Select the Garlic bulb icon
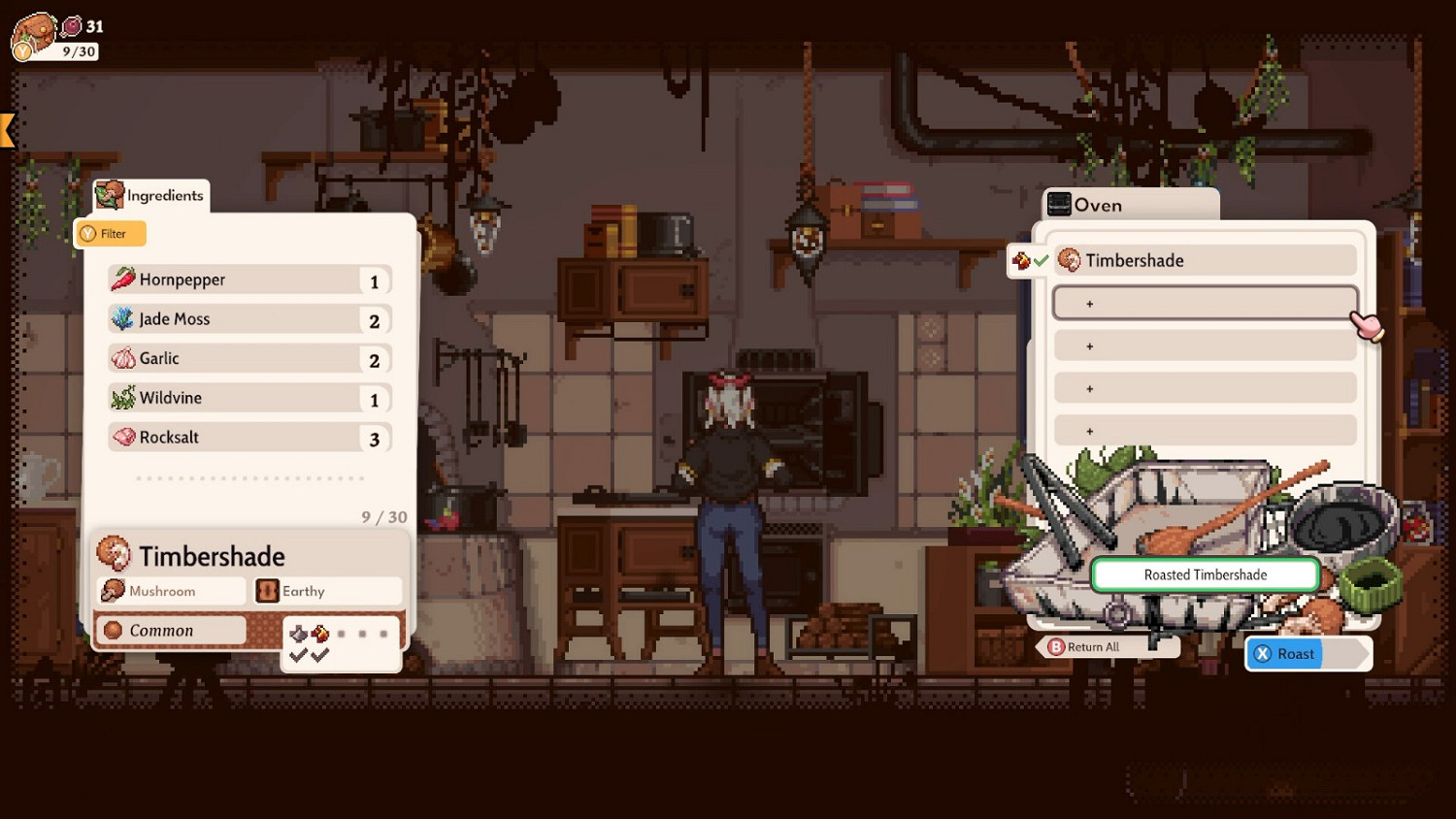Image resolution: width=1456 pixels, height=819 pixels. pyautogui.click(x=122, y=358)
